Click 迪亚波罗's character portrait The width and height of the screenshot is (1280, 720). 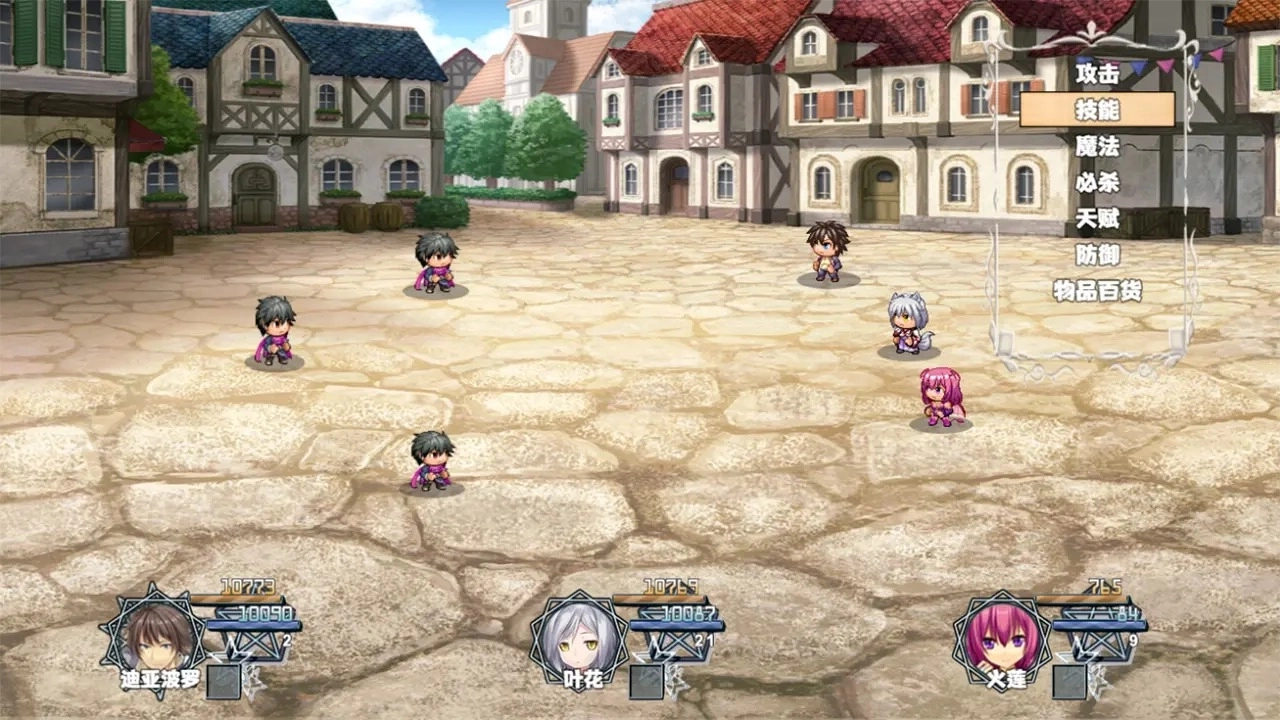[x=154, y=637]
